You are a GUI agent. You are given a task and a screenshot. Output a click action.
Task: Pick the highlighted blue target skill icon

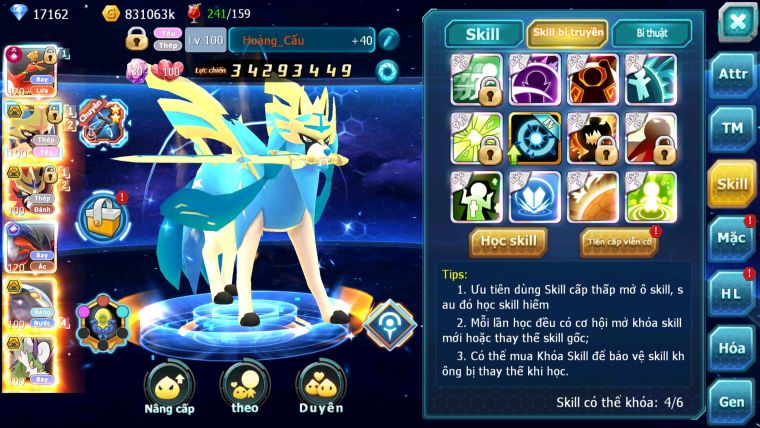pyautogui.click(x=534, y=138)
